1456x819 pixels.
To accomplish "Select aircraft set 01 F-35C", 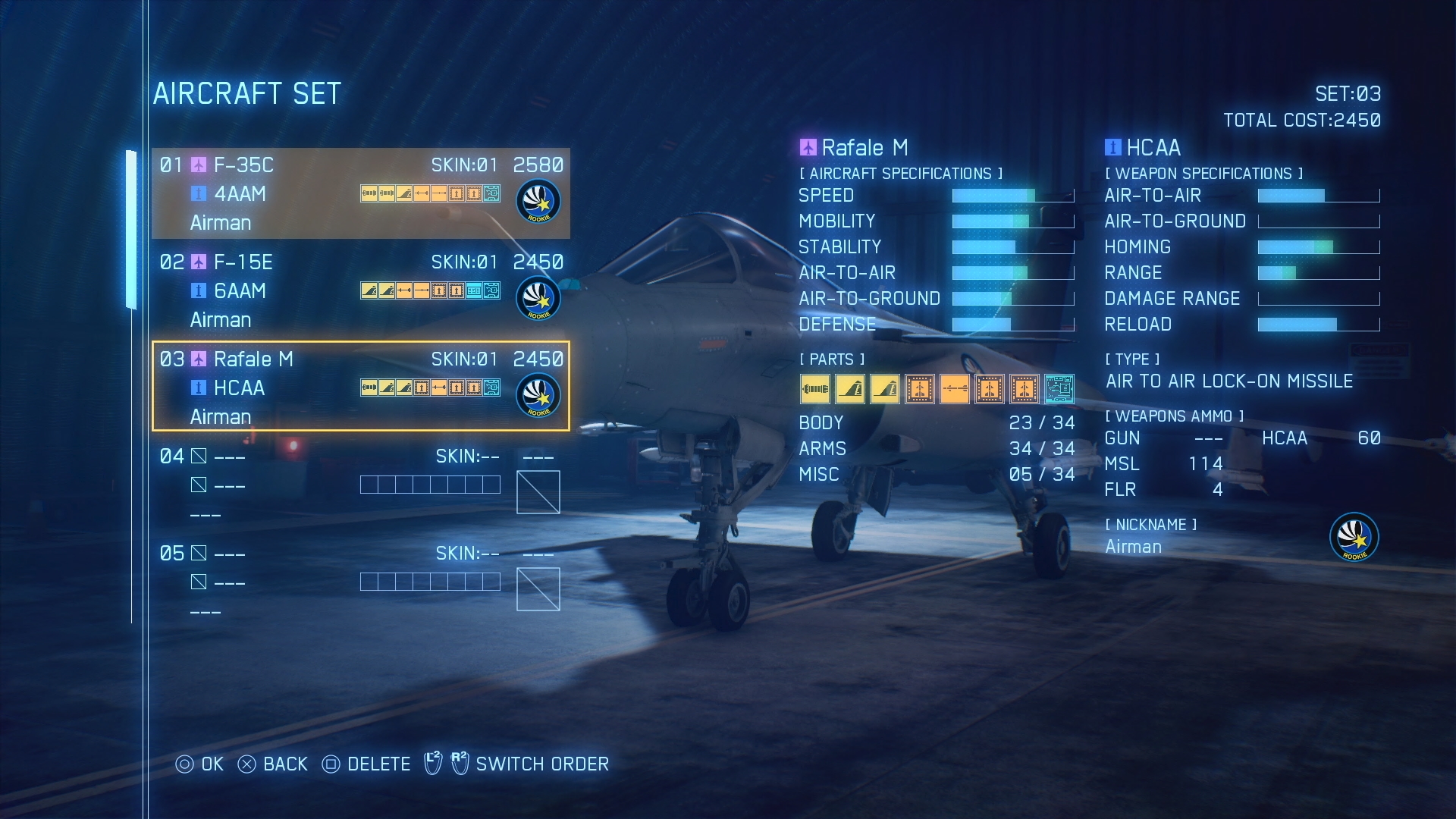I will (x=360, y=193).
